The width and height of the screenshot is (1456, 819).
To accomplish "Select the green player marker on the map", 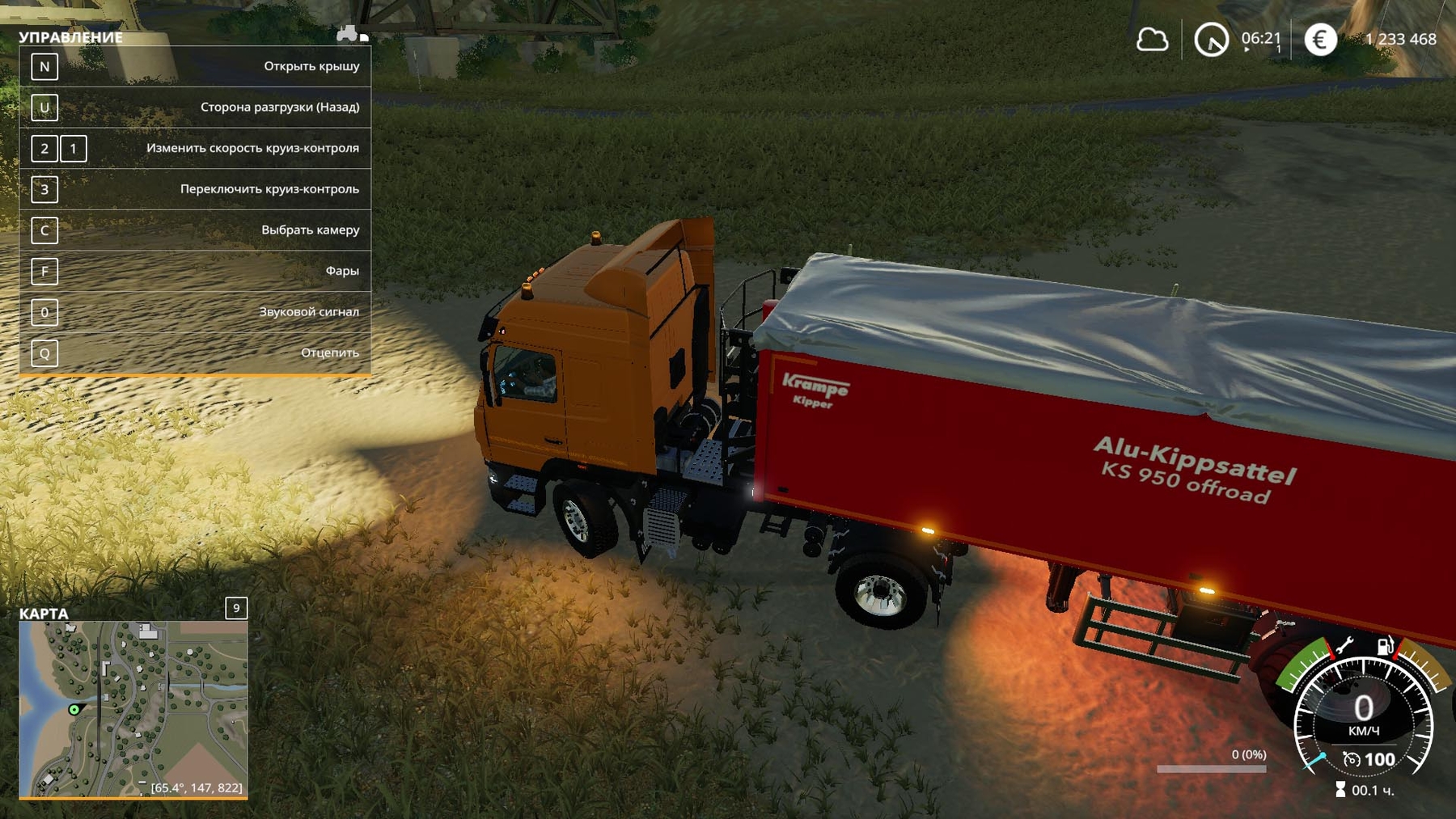I will (74, 710).
